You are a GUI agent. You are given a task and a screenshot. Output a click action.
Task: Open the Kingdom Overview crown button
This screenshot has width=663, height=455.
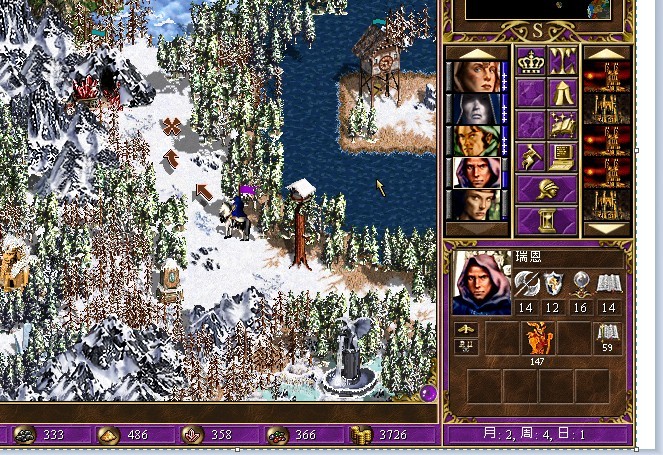(530, 62)
